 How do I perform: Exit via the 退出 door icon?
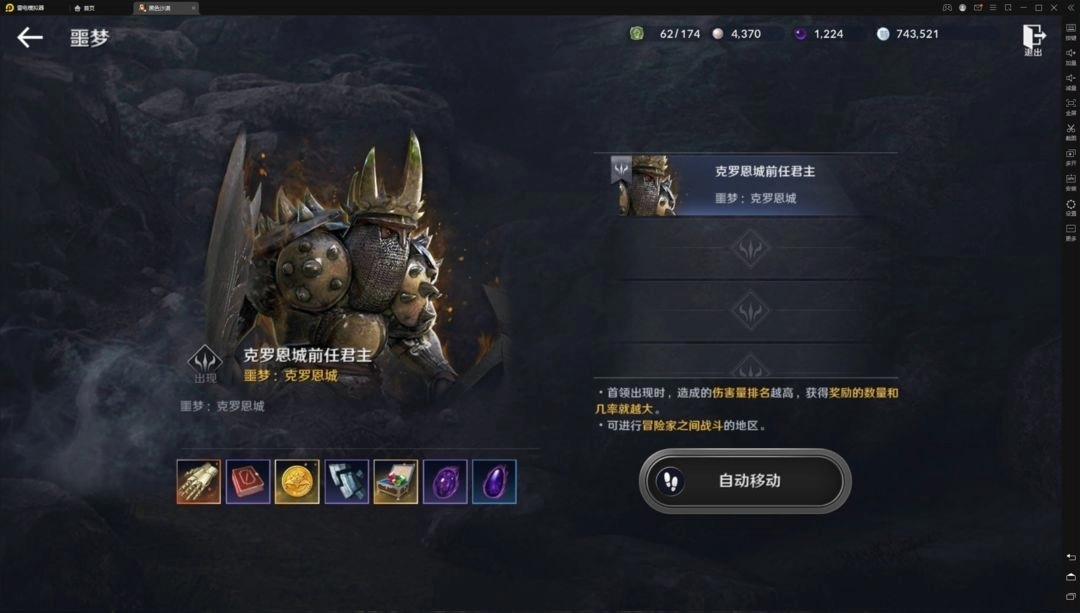point(1033,39)
